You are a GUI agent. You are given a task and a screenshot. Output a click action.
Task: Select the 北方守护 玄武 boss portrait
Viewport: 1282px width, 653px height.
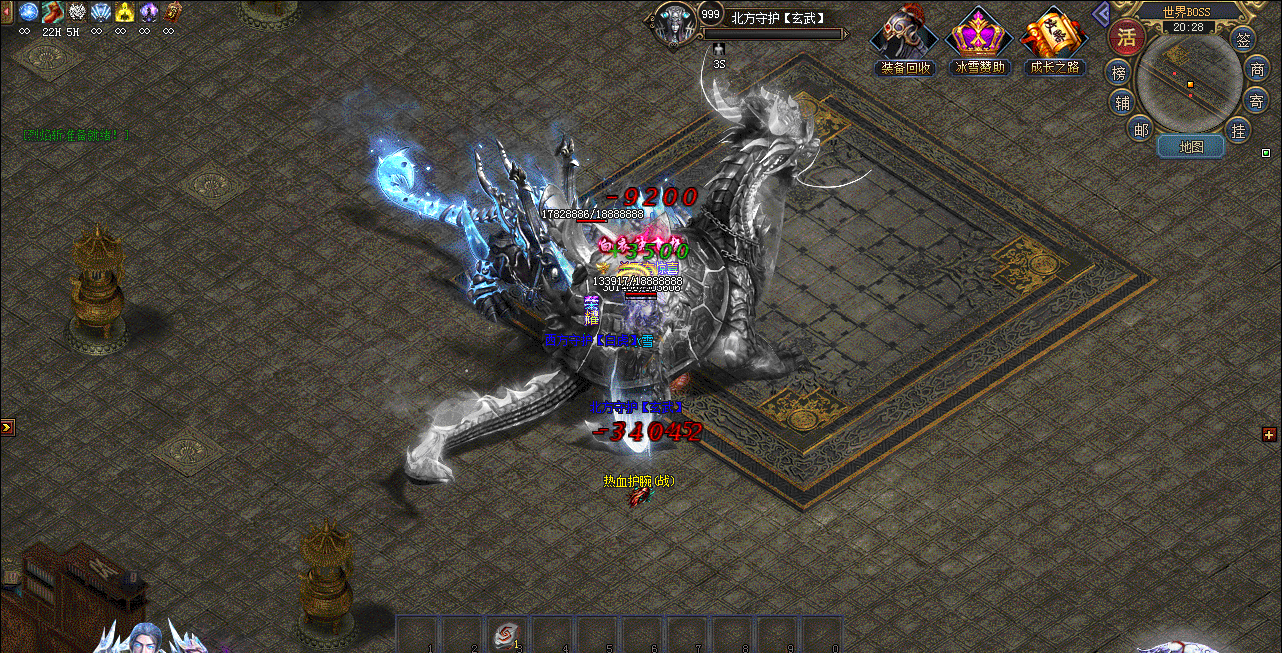click(674, 23)
